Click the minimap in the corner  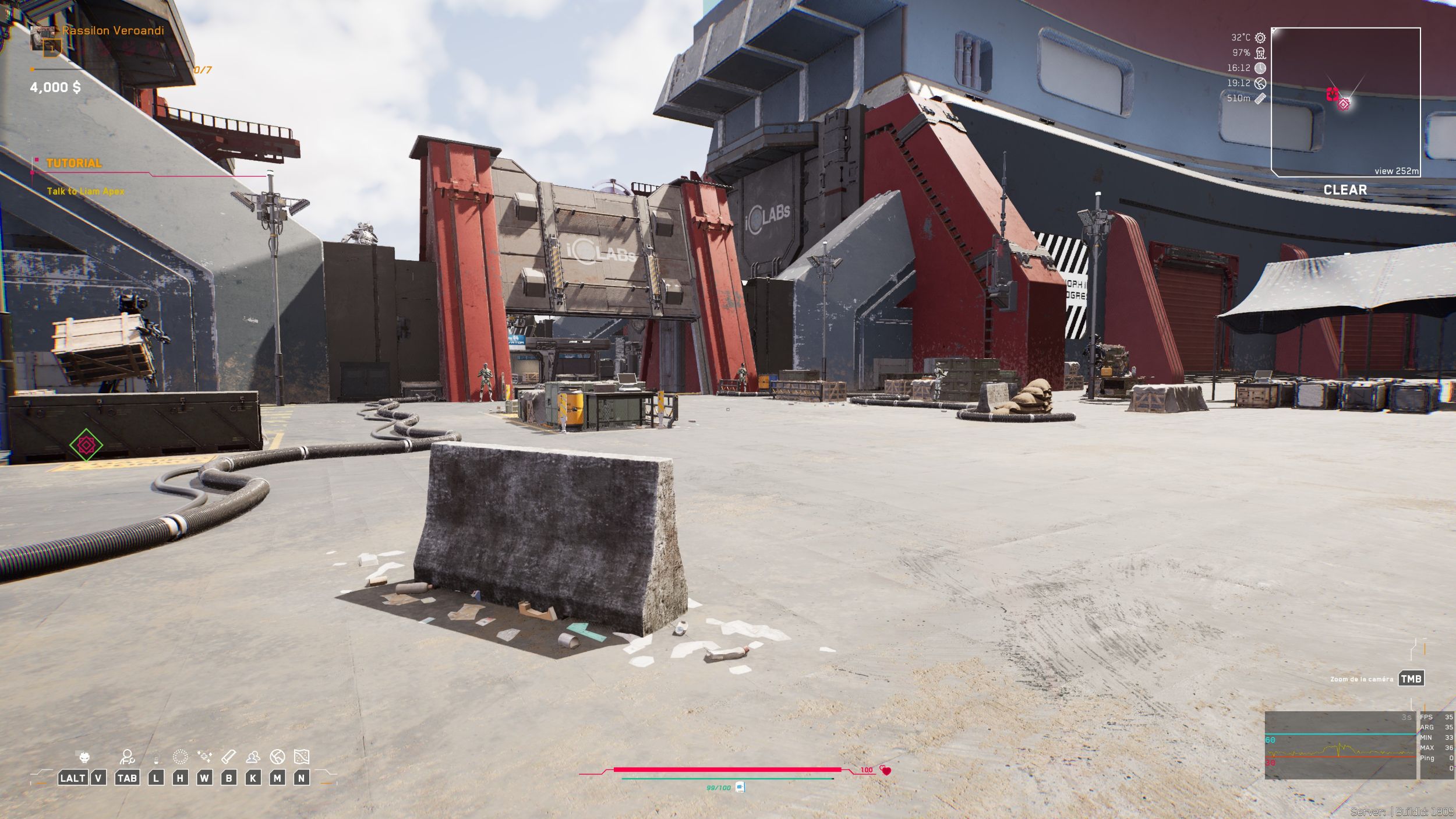pos(1345,102)
